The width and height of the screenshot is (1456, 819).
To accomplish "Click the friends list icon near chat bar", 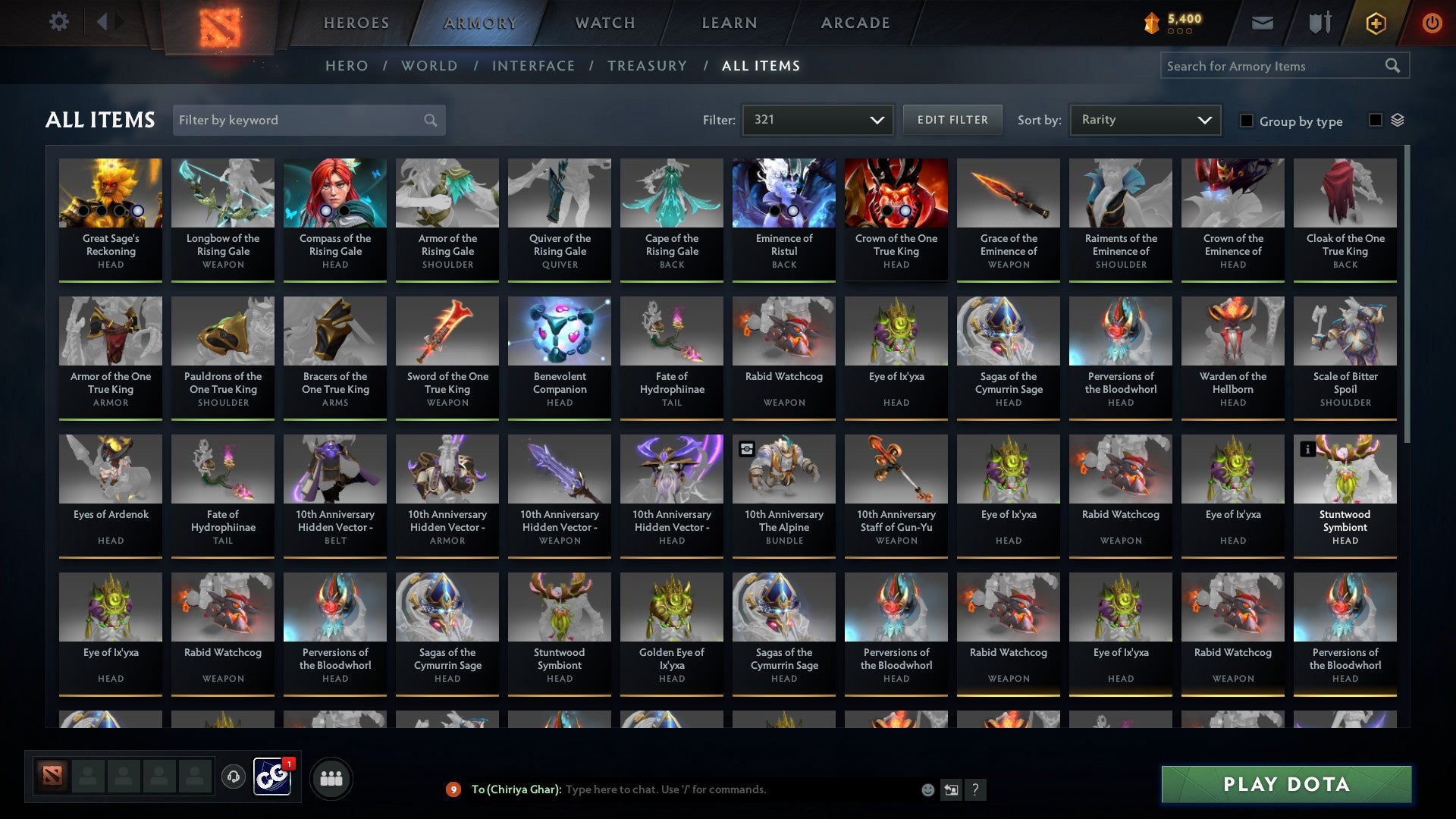I will click(331, 777).
